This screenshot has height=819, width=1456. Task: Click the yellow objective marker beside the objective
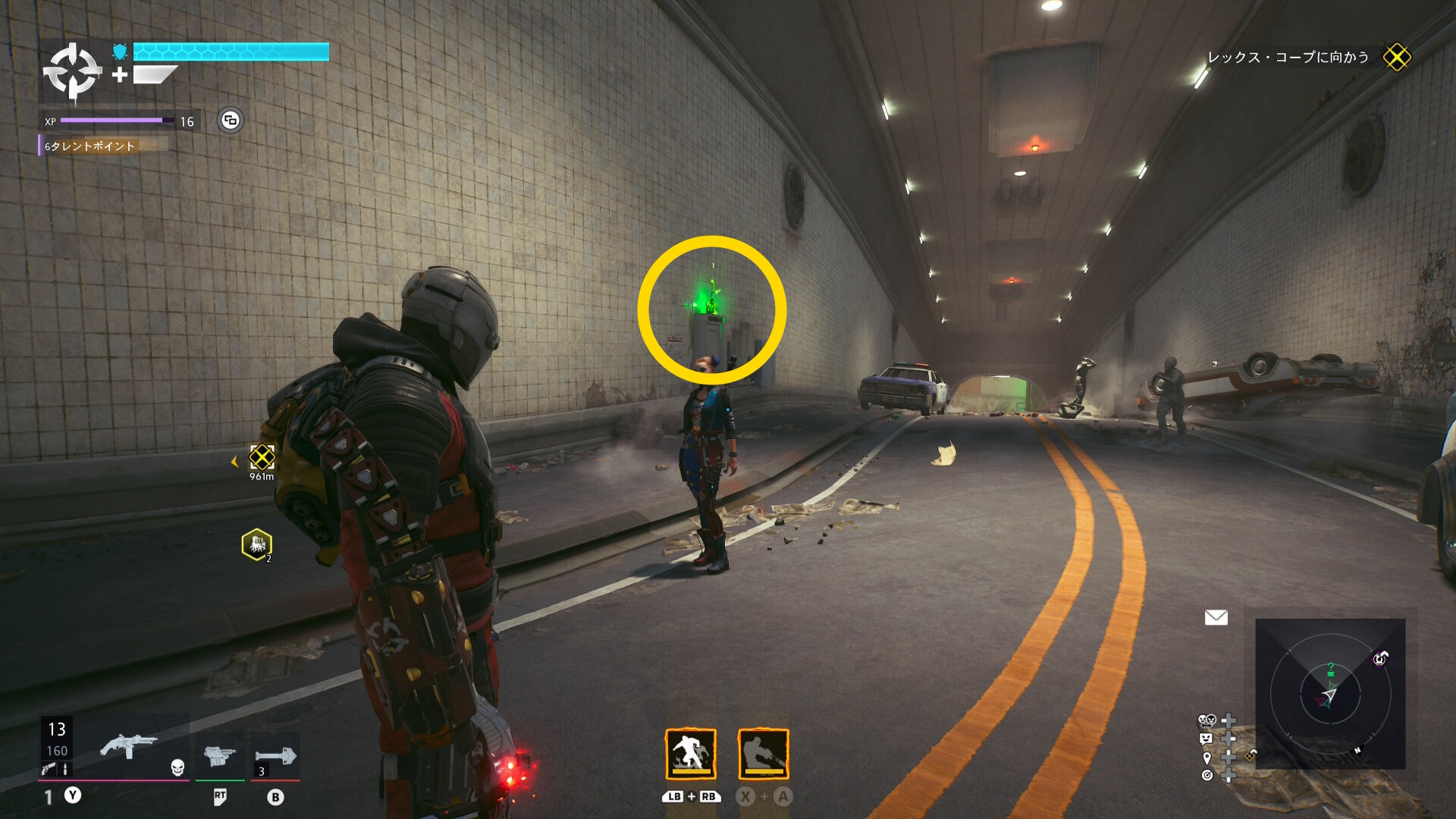pos(1396,58)
